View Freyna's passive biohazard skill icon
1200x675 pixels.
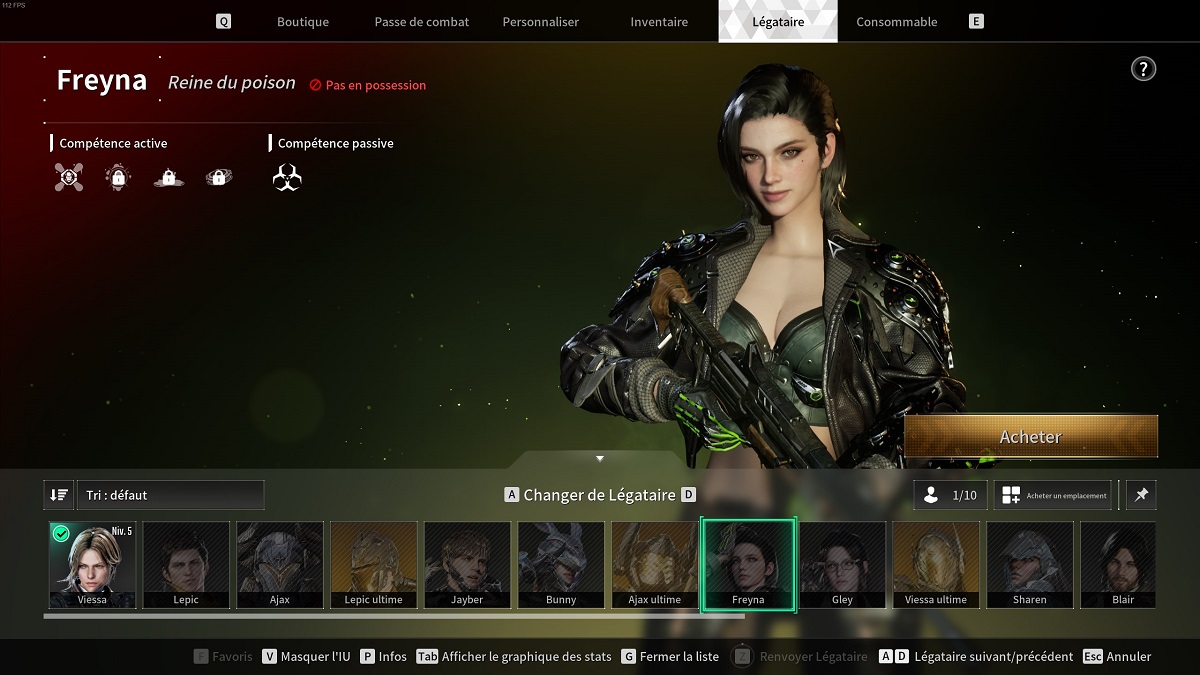pyautogui.click(x=287, y=178)
